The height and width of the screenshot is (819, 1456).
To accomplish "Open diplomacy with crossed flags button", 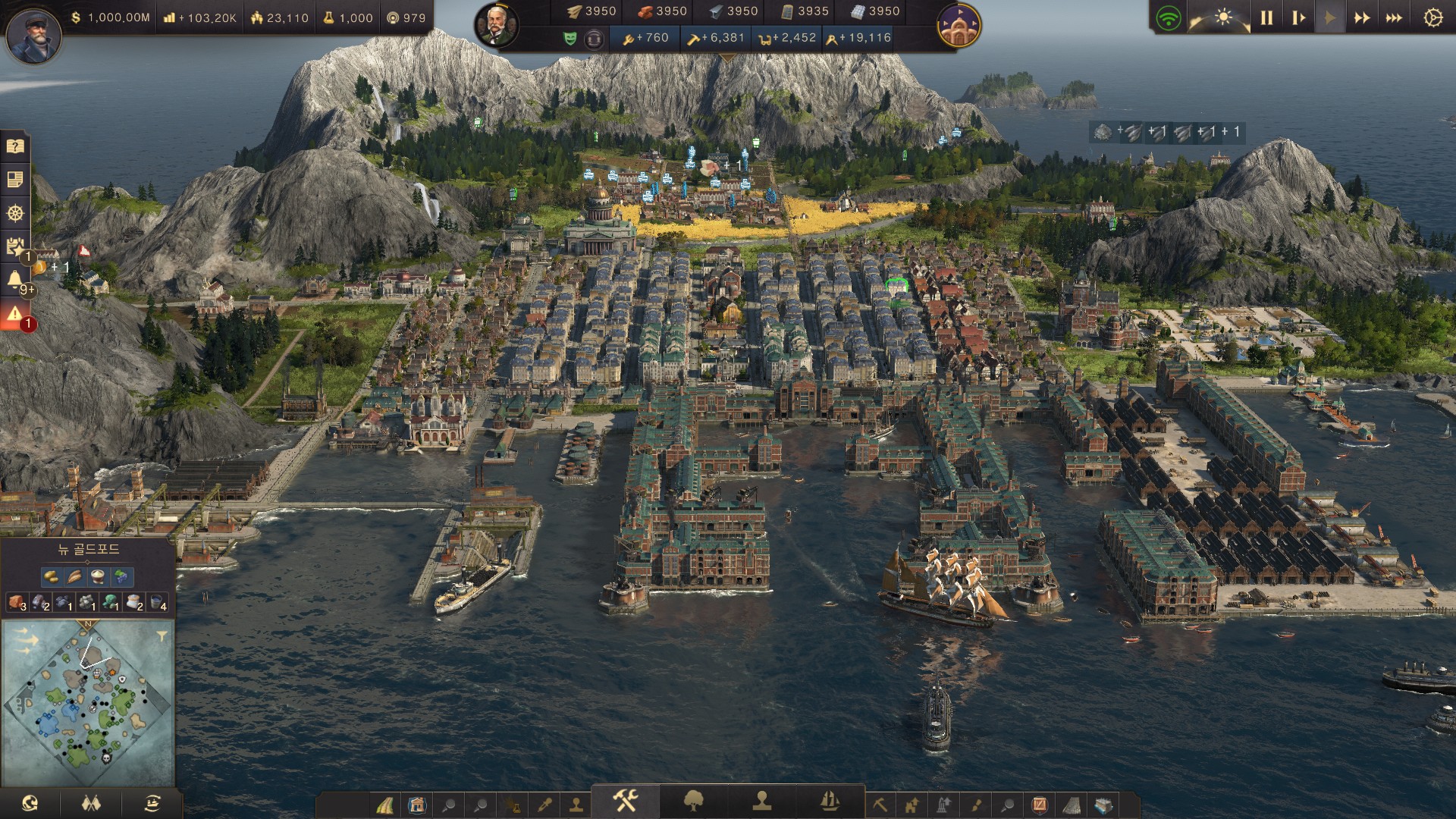I will point(91,802).
